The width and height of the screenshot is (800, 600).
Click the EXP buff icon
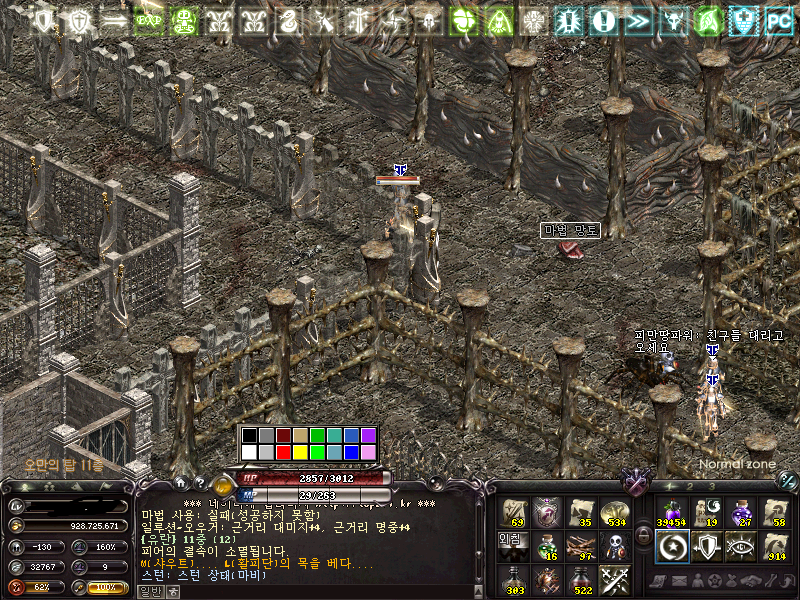point(148,19)
